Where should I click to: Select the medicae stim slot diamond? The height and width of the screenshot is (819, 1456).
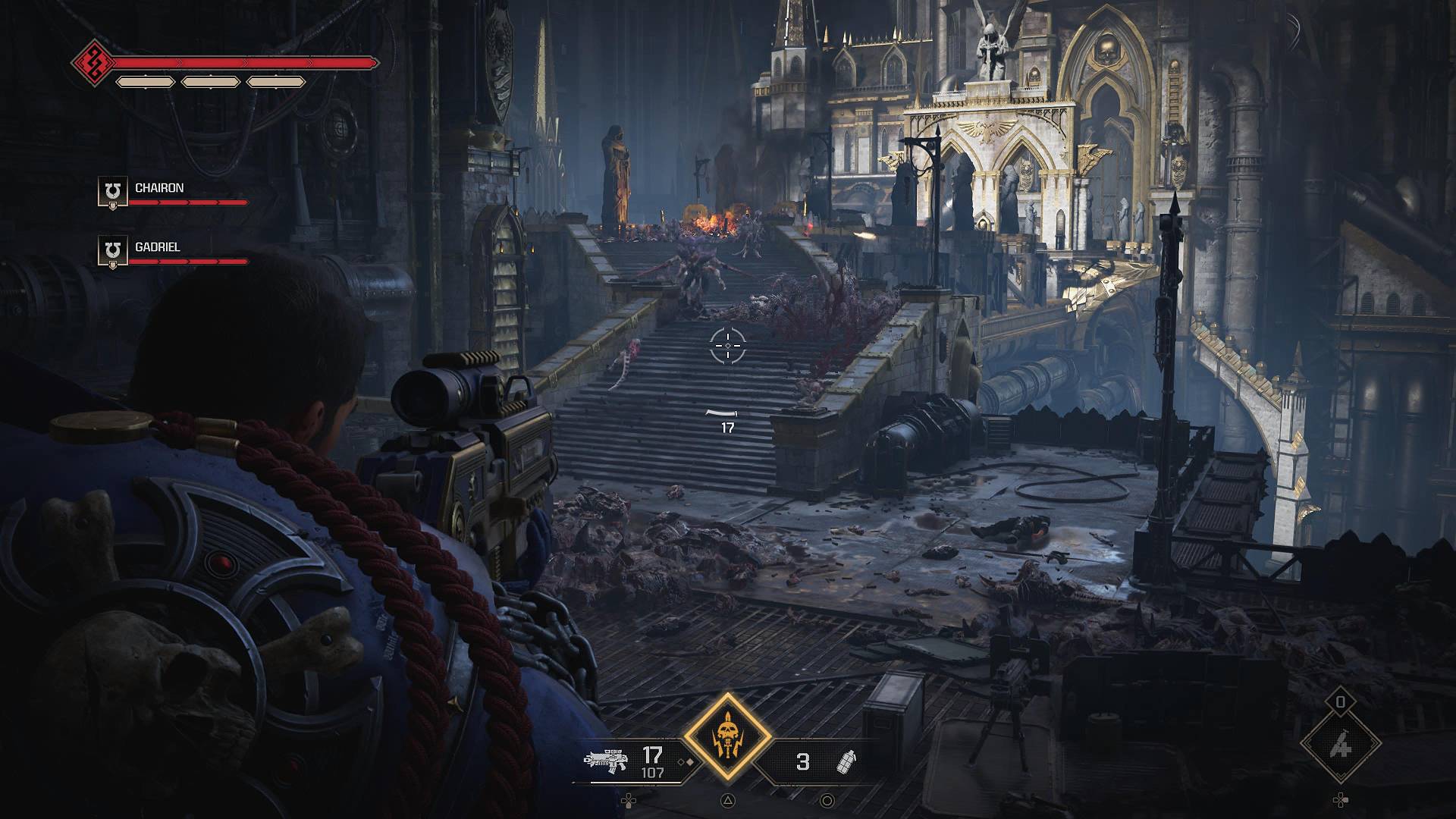[1341, 746]
